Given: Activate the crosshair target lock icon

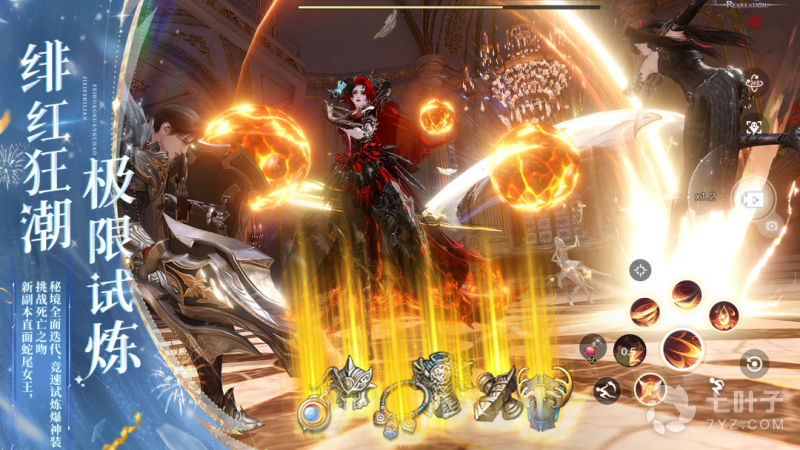Looking at the screenshot, I should coord(640,269).
